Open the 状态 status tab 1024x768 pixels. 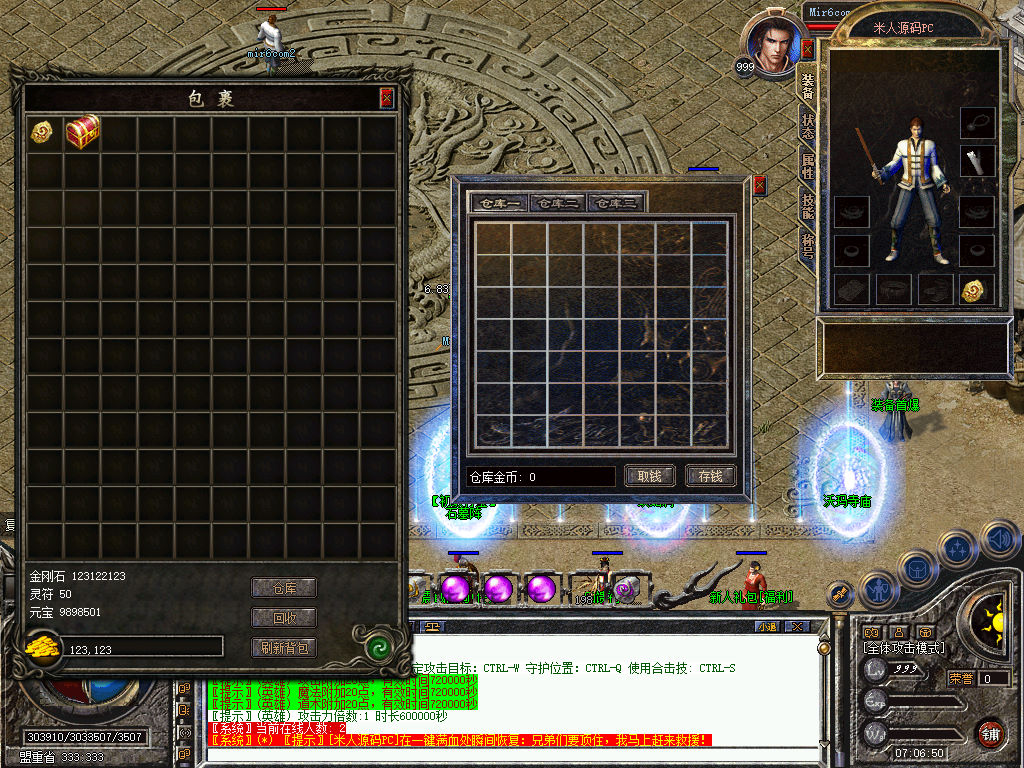pyautogui.click(x=807, y=125)
